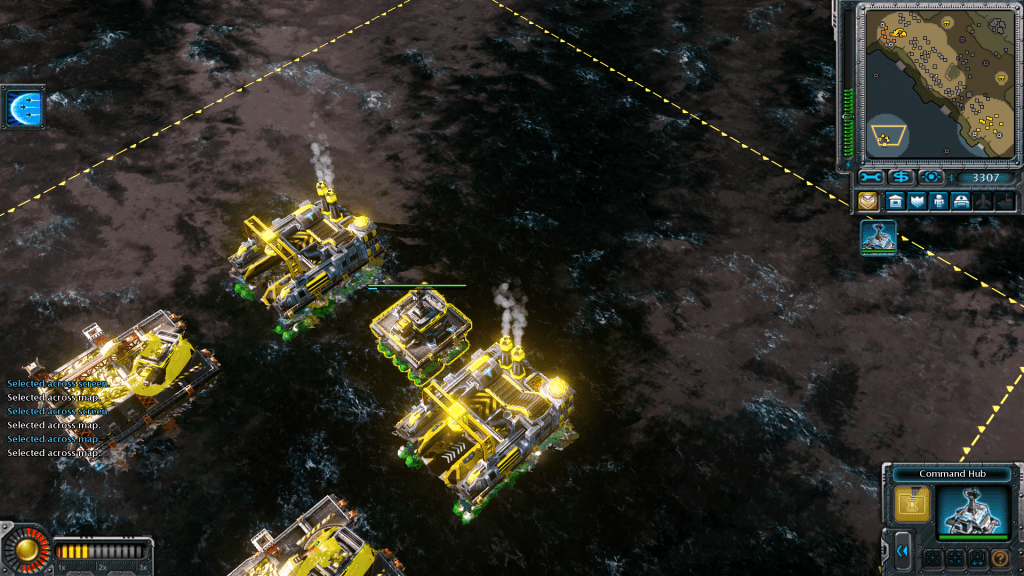The height and width of the screenshot is (576, 1024).
Task: Click the minimap in the corner
Action: tap(936, 82)
